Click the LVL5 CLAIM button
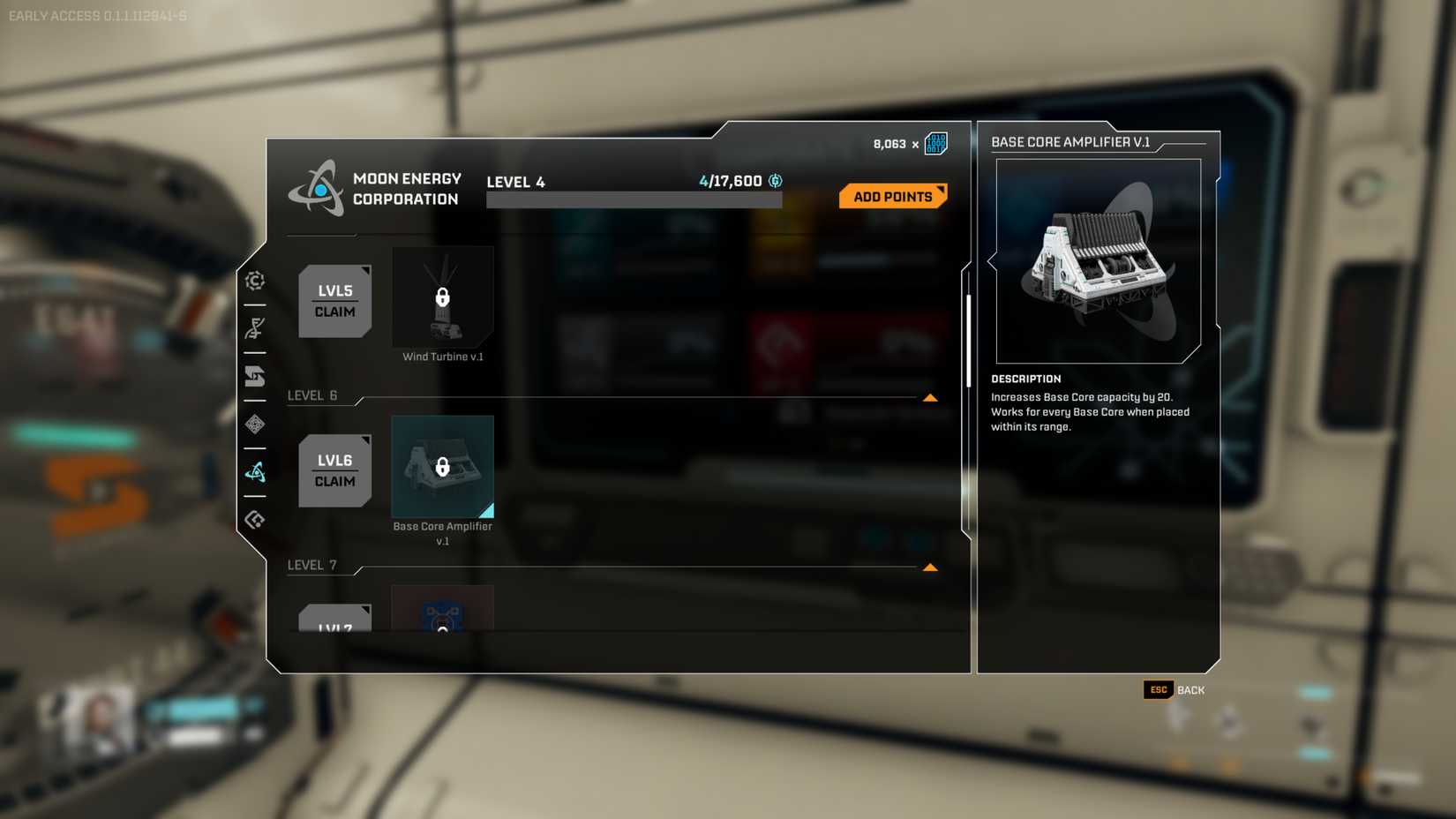1456x819 pixels. coord(334,300)
